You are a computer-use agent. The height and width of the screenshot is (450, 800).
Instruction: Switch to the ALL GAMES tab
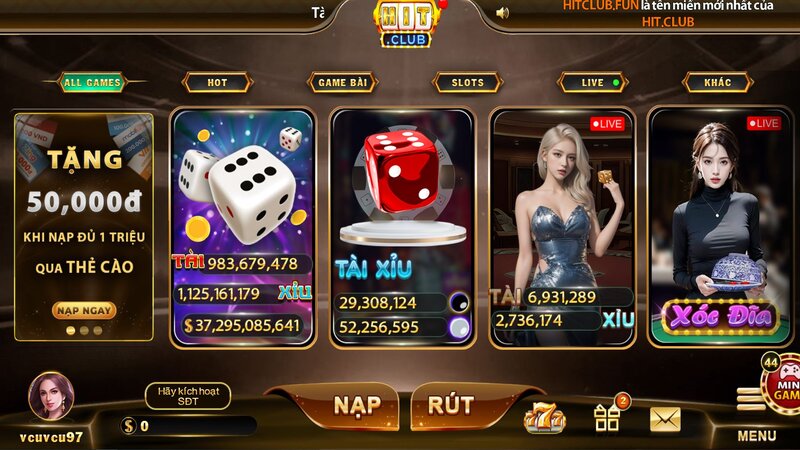(x=91, y=83)
